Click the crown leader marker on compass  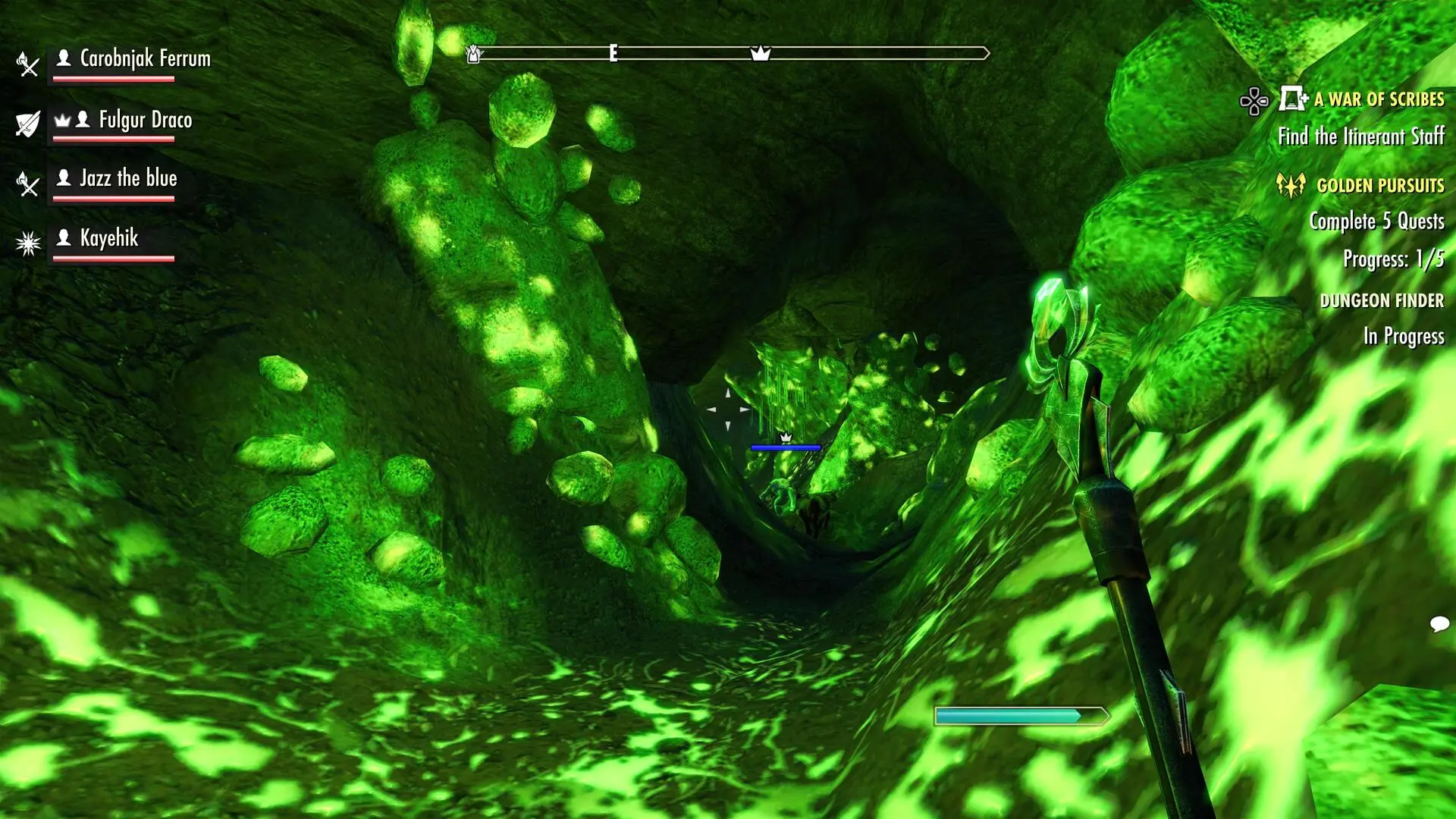760,53
